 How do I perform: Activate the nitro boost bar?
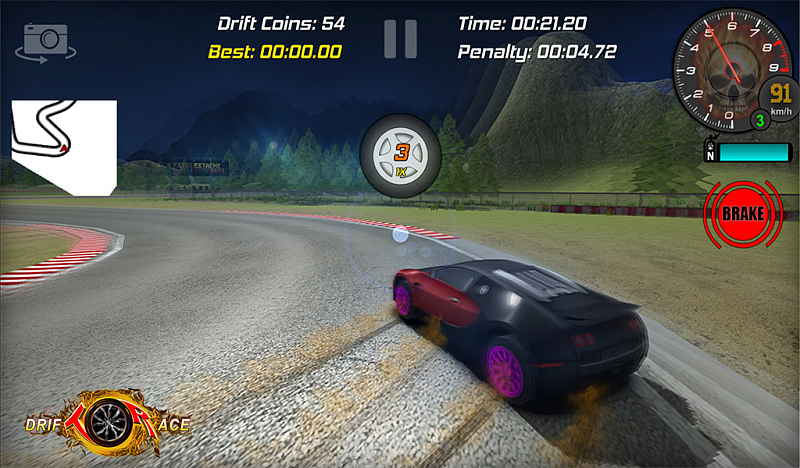[x=754, y=153]
